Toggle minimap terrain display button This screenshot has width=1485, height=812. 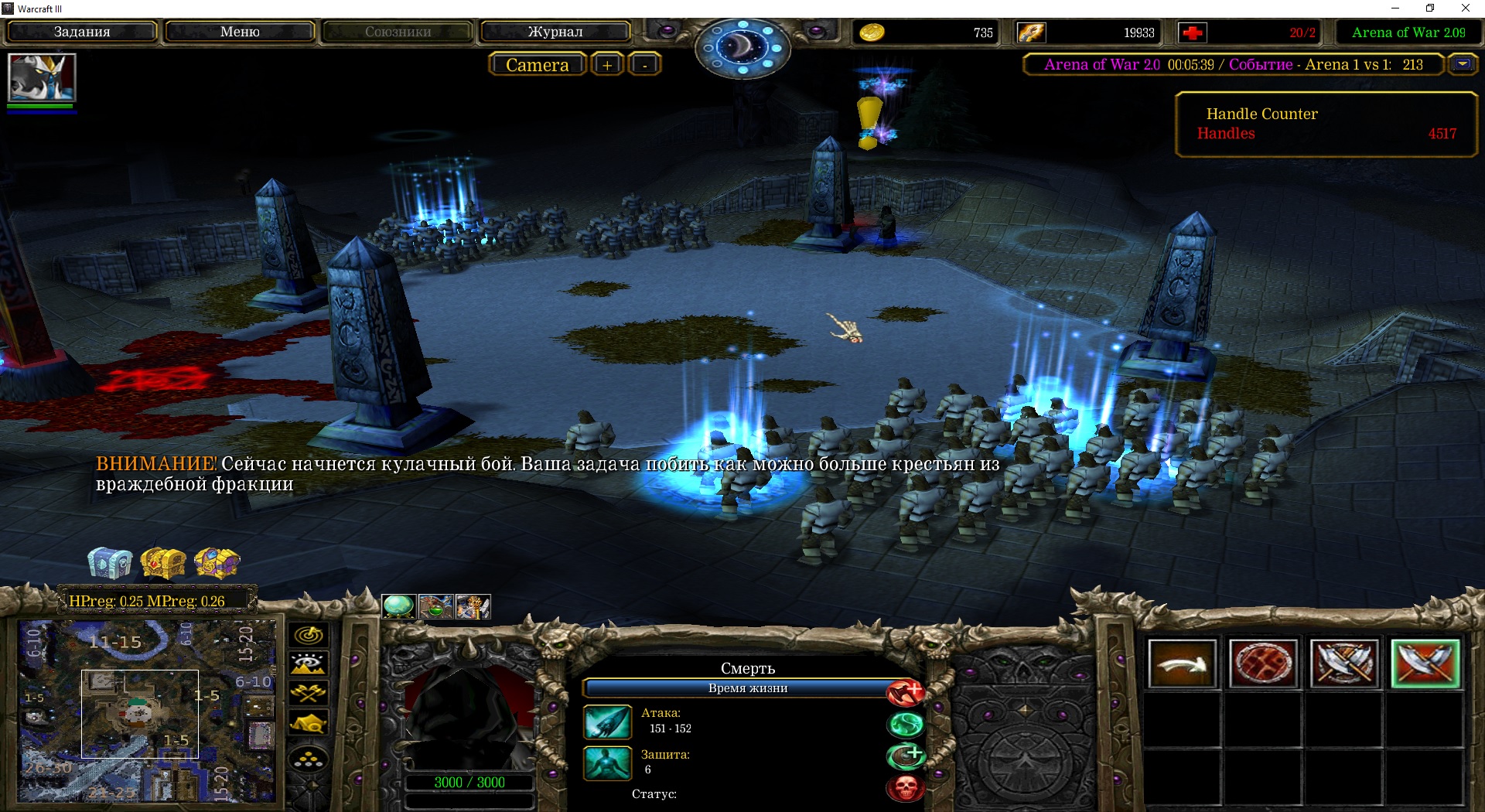tap(309, 664)
